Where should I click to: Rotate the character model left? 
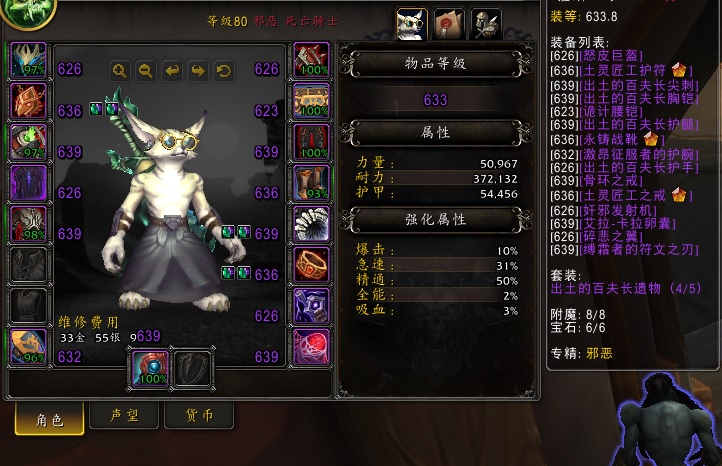click(x=172, y=70)
